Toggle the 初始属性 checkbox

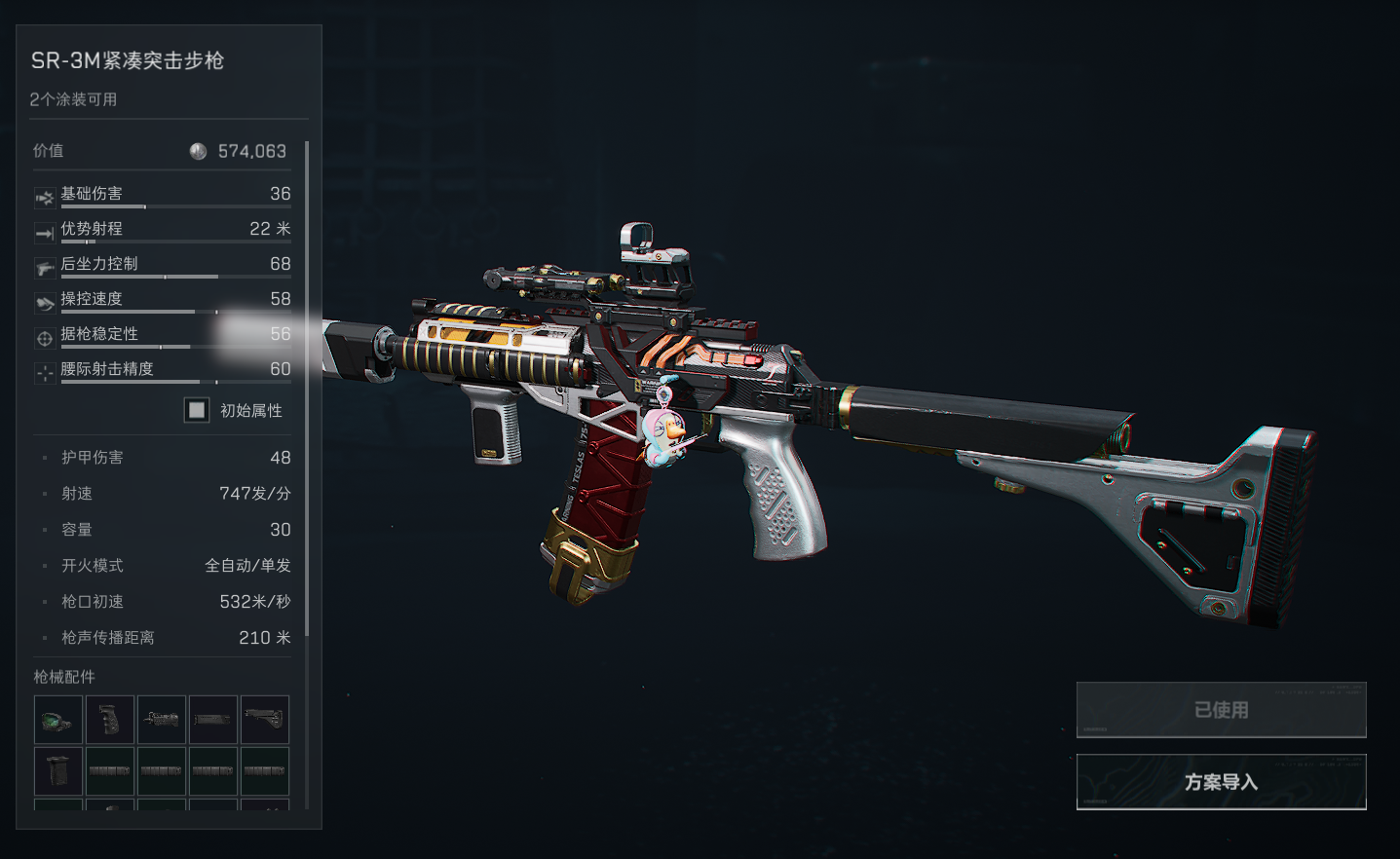pos(197,410)
